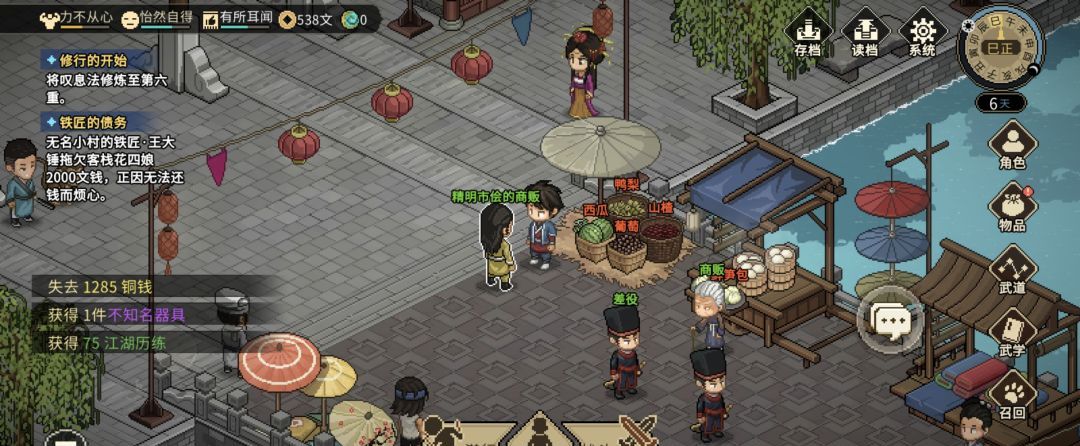1080x446 pixels.
Task: Tap the 召回 recall paw button
Action: pos(1012,395)
